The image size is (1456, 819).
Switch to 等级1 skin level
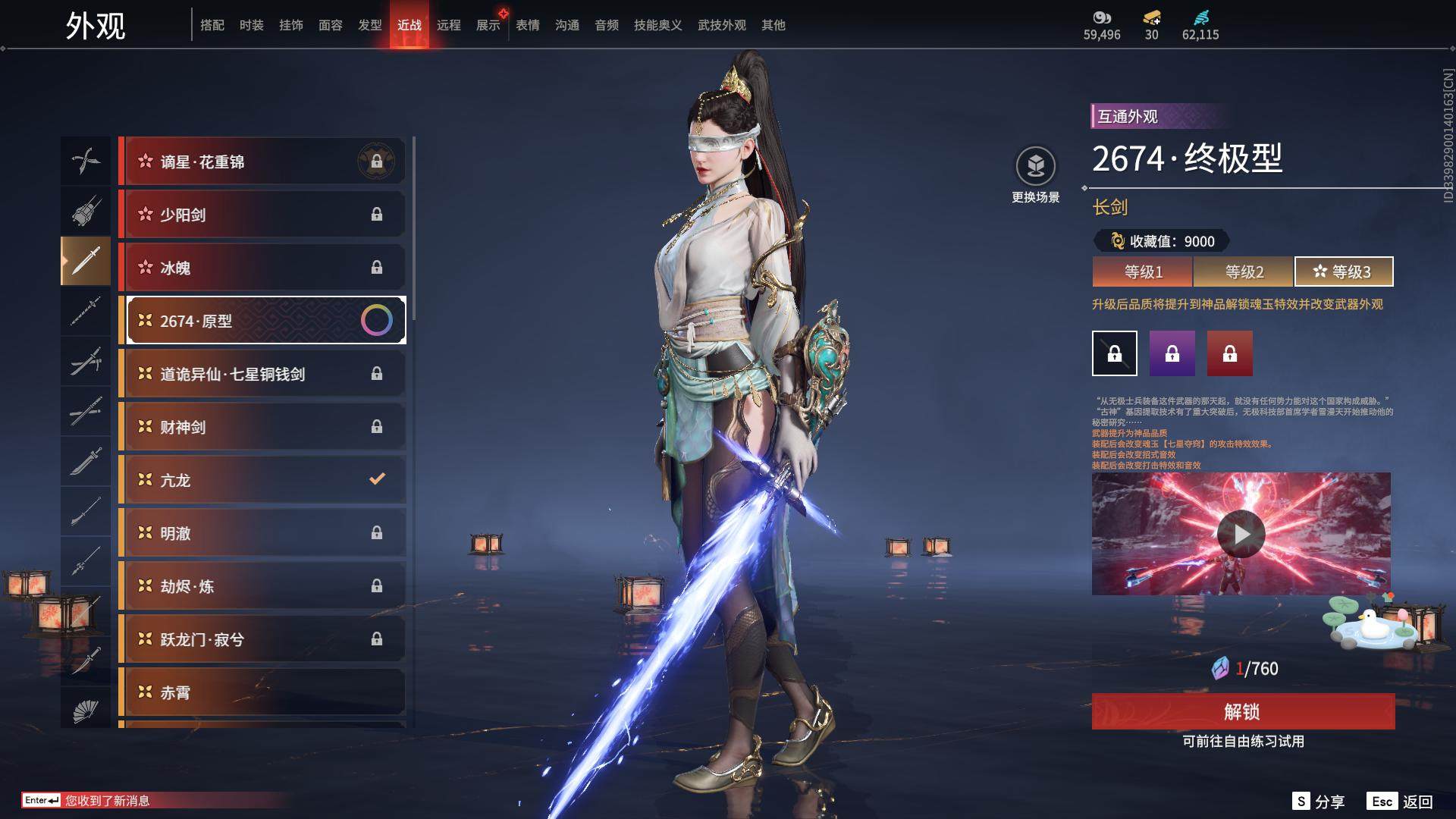pos(1143,271)
